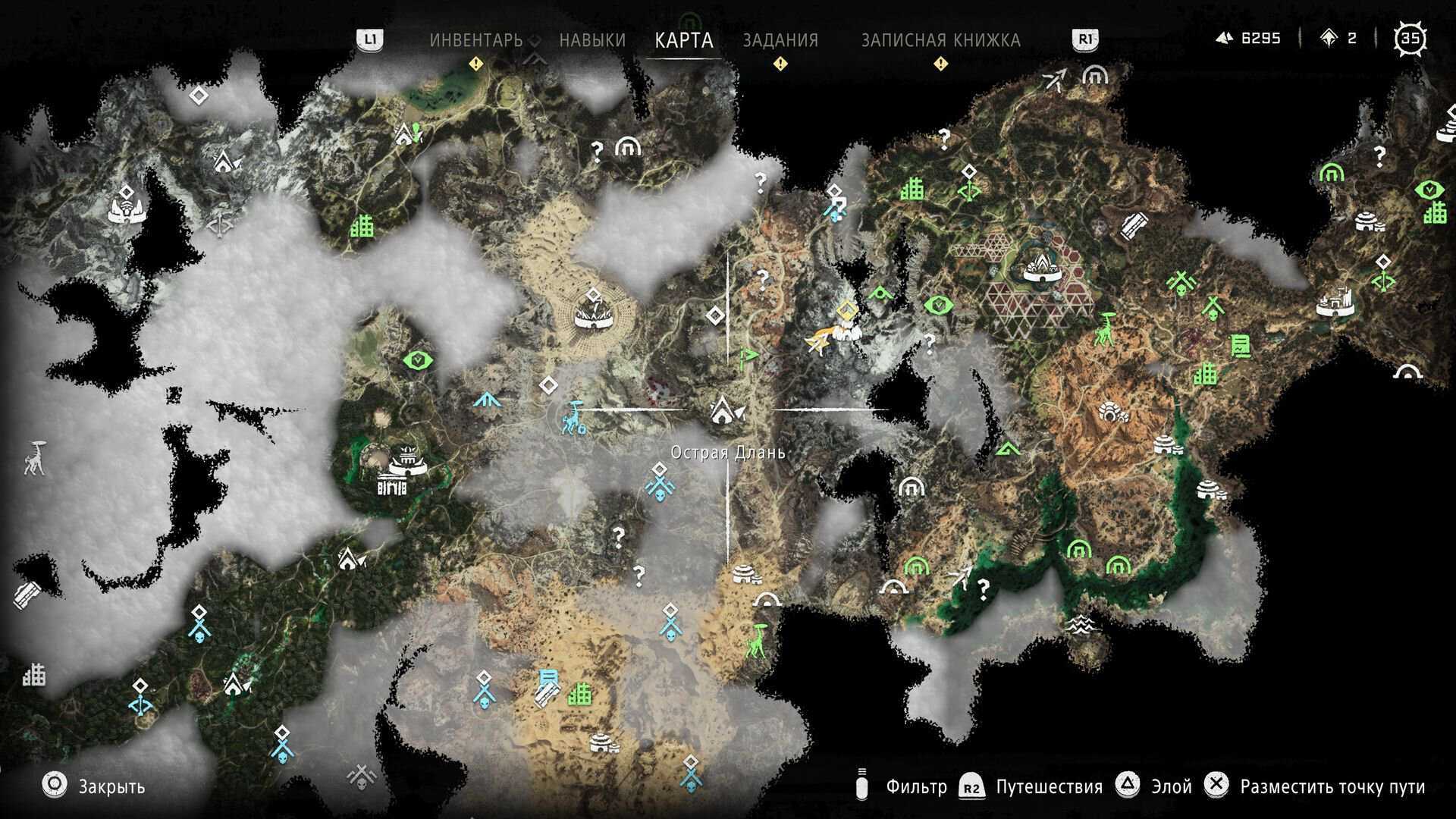
Task: Go to the ЗАДАНИЯ tab
Action: point(780,40)
